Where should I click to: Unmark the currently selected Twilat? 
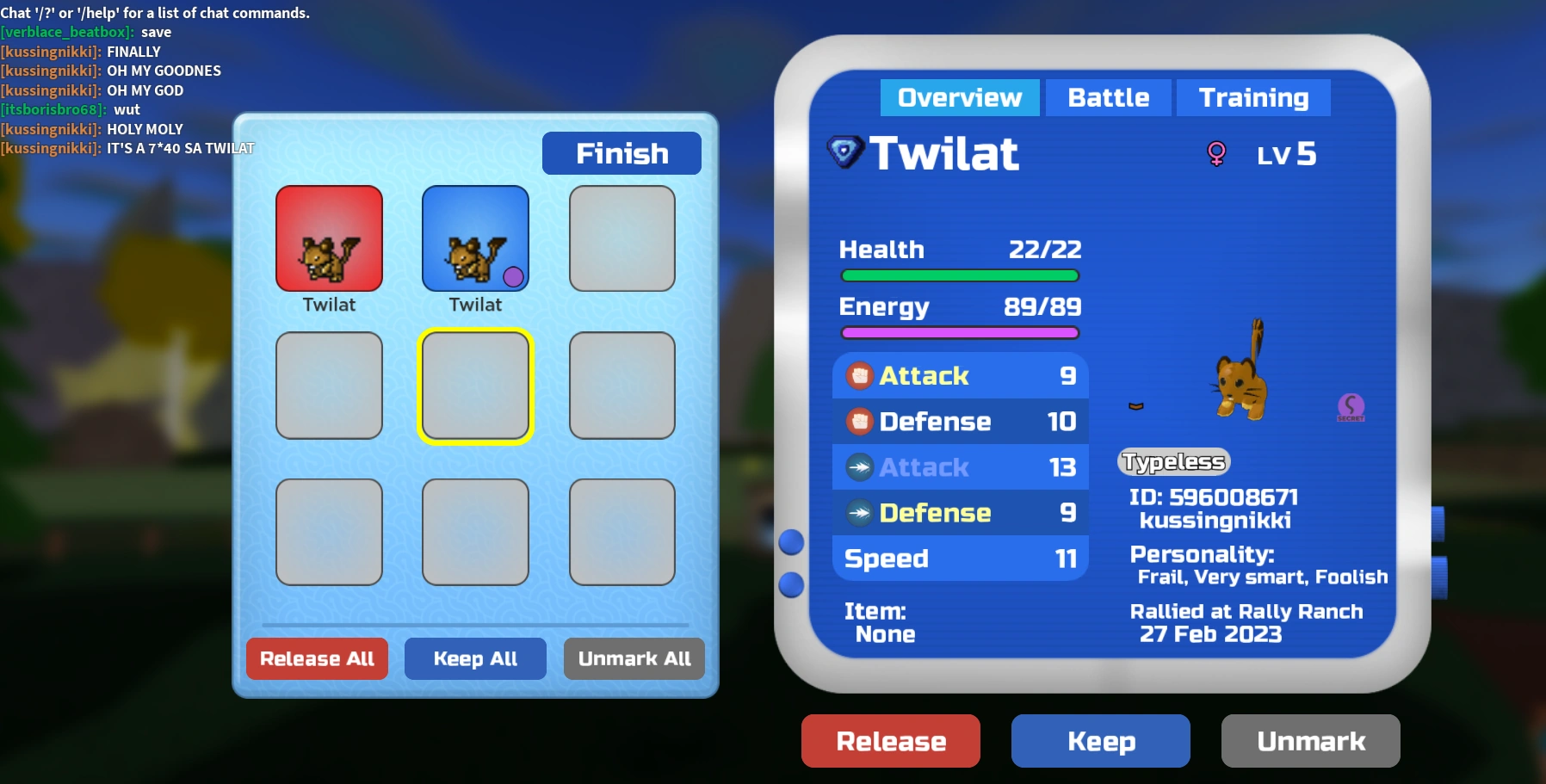[x=1309, y=740]
